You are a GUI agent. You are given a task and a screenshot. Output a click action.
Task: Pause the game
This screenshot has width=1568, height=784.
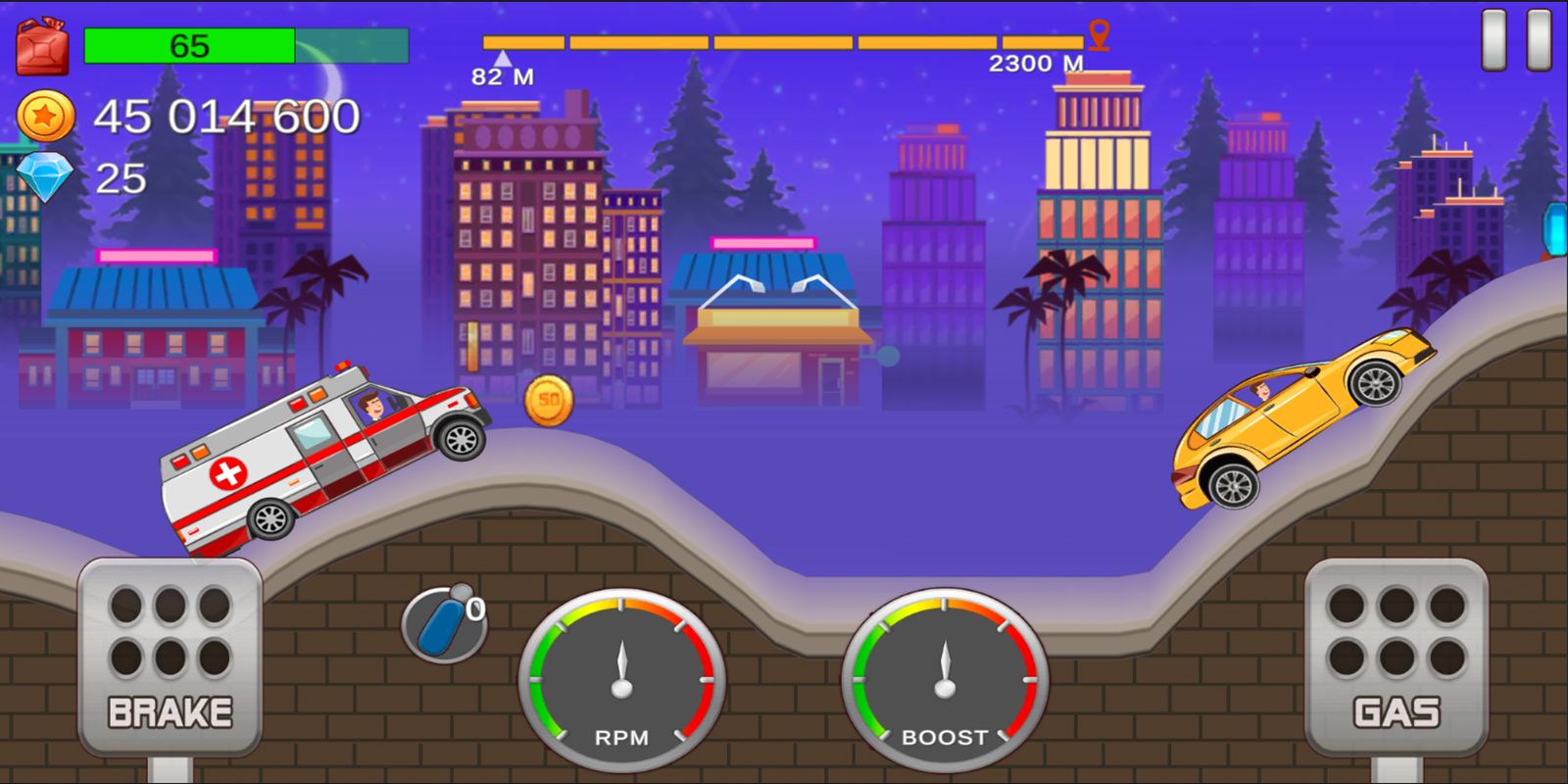coord(1515,40)
